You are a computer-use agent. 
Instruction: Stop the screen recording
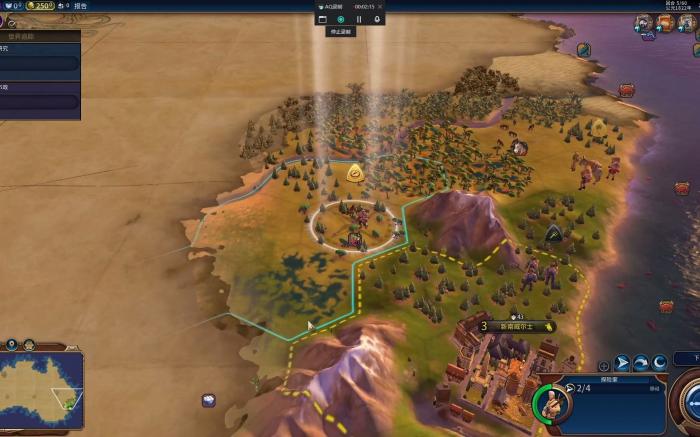(x=341, y=19)
